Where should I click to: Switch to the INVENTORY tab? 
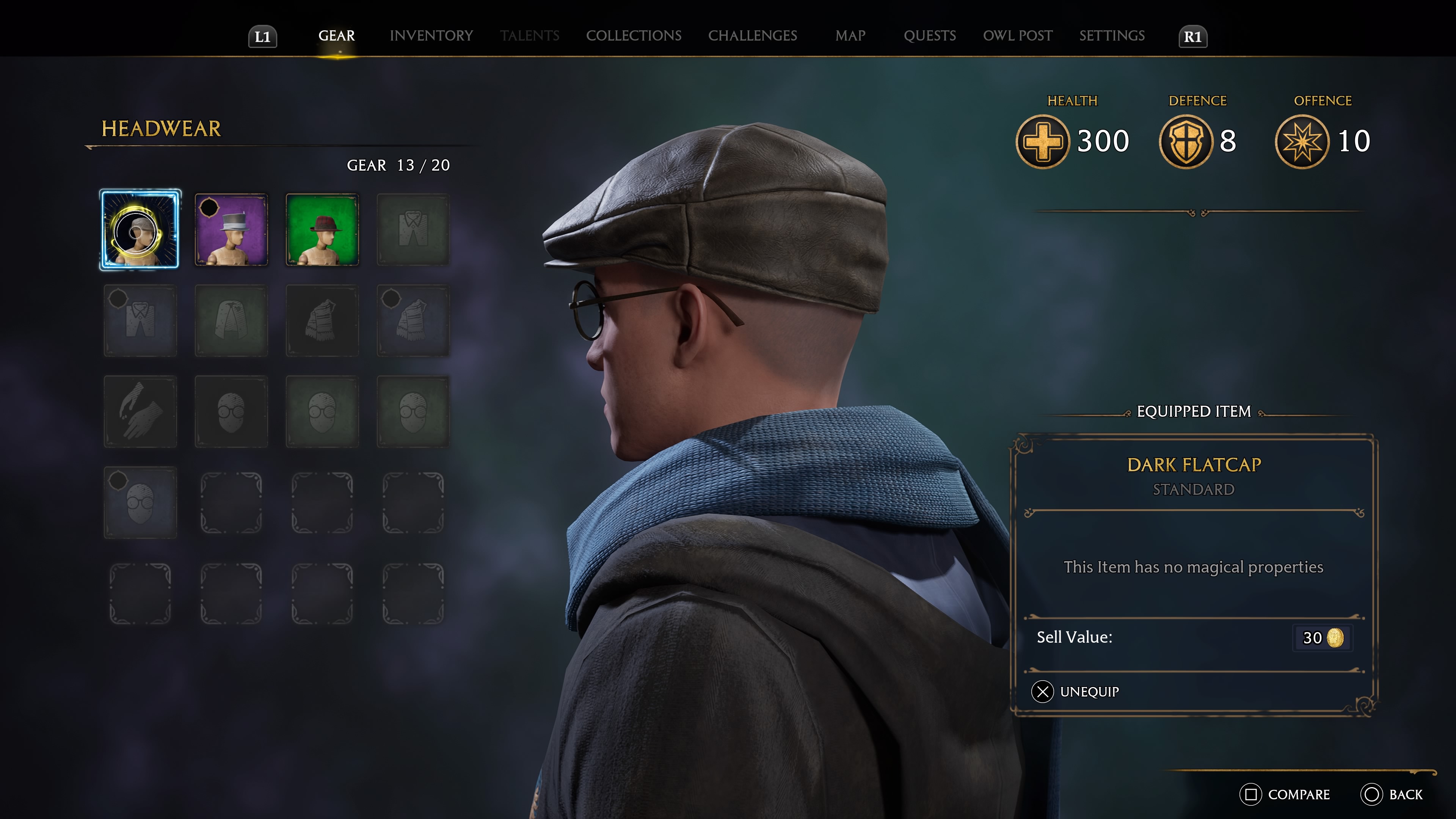click(431, 36)
